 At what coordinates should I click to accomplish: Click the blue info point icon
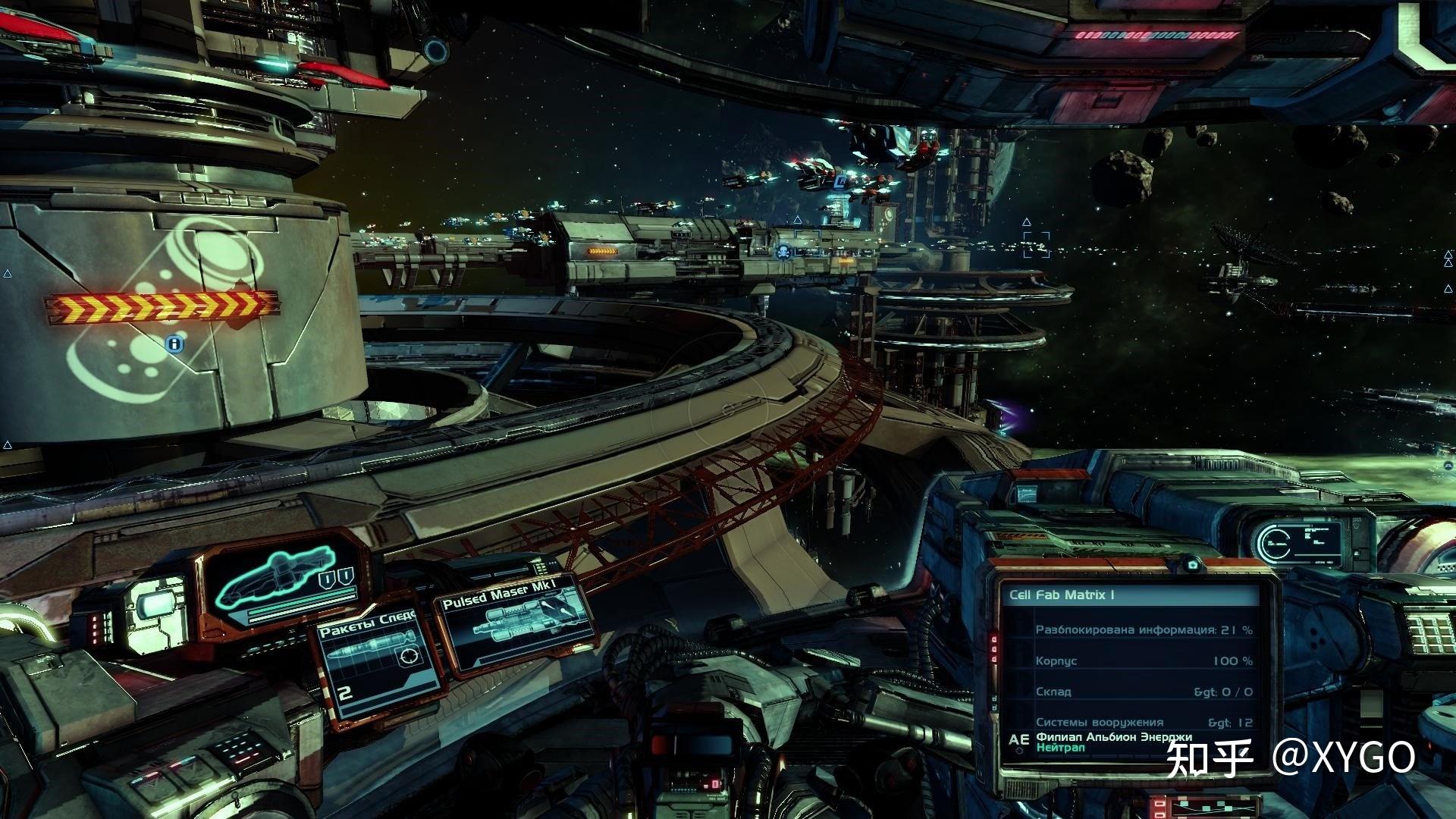(175, 344)
